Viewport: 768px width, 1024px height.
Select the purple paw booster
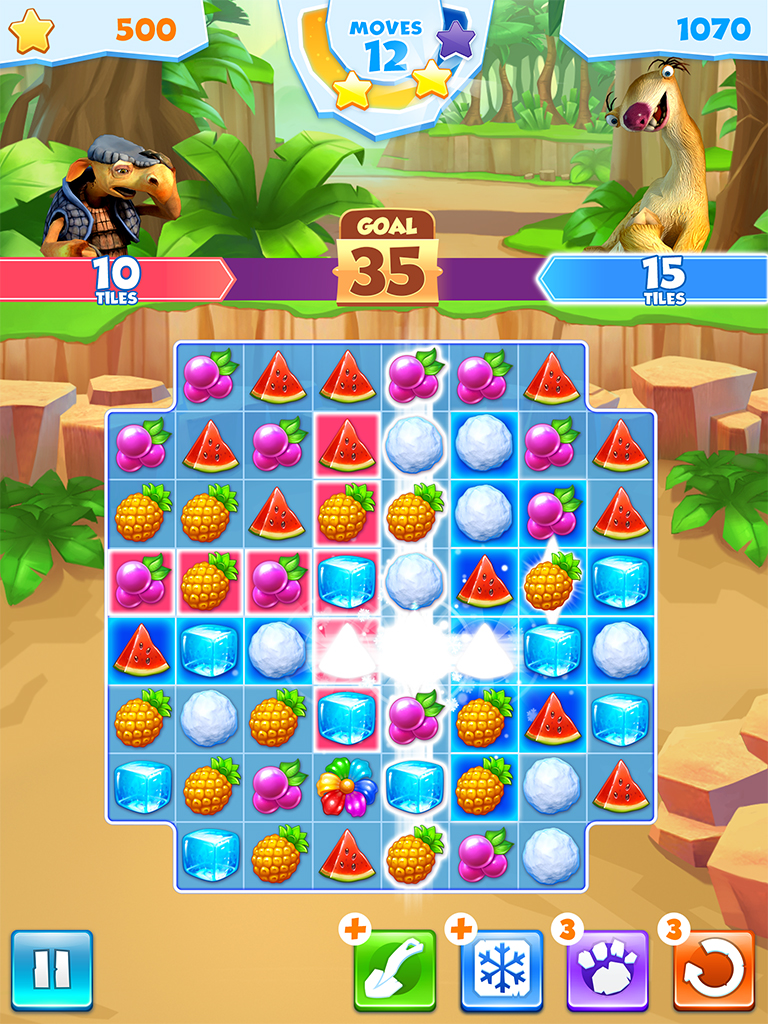(608, 971)
